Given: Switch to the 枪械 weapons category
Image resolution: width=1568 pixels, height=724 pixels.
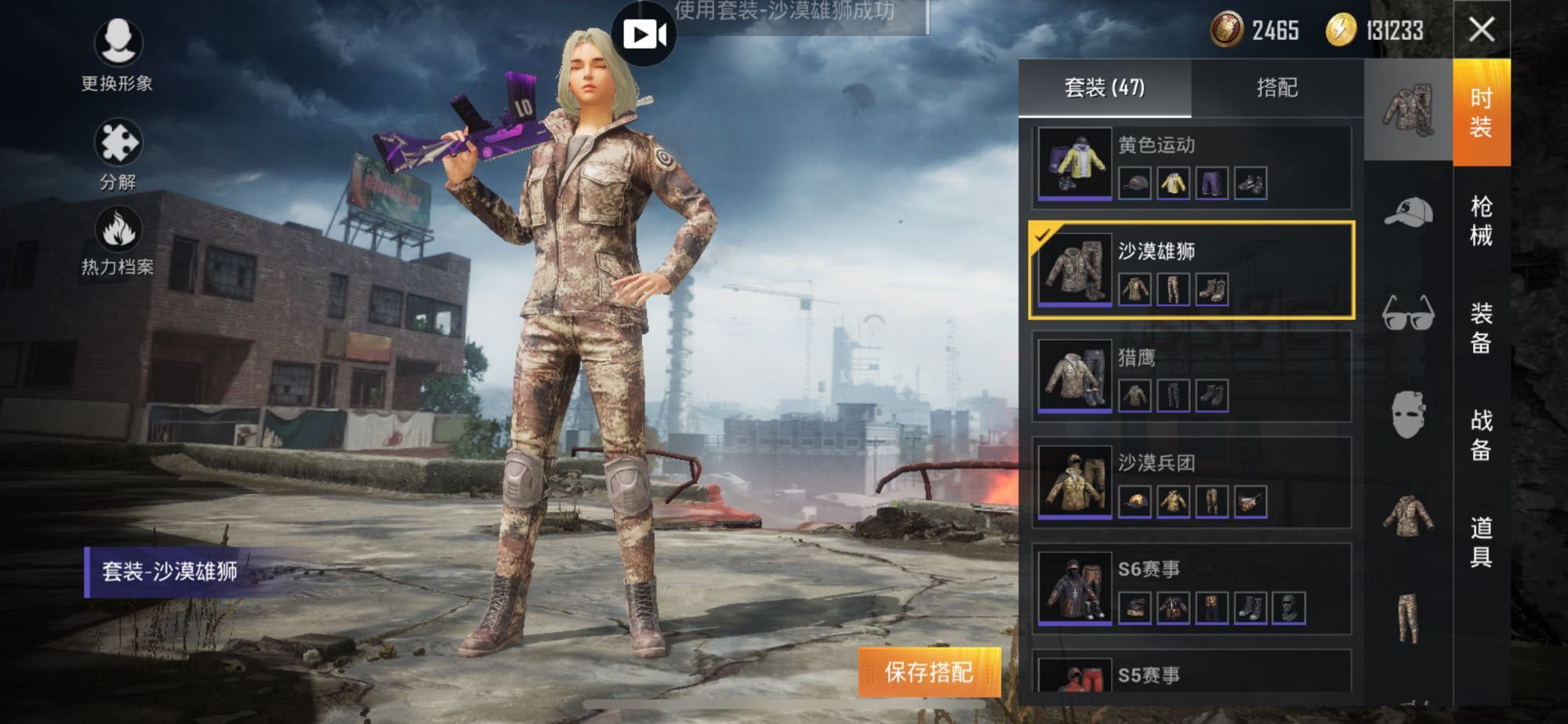Looking at the screenshot, I should coord(1481,220).
